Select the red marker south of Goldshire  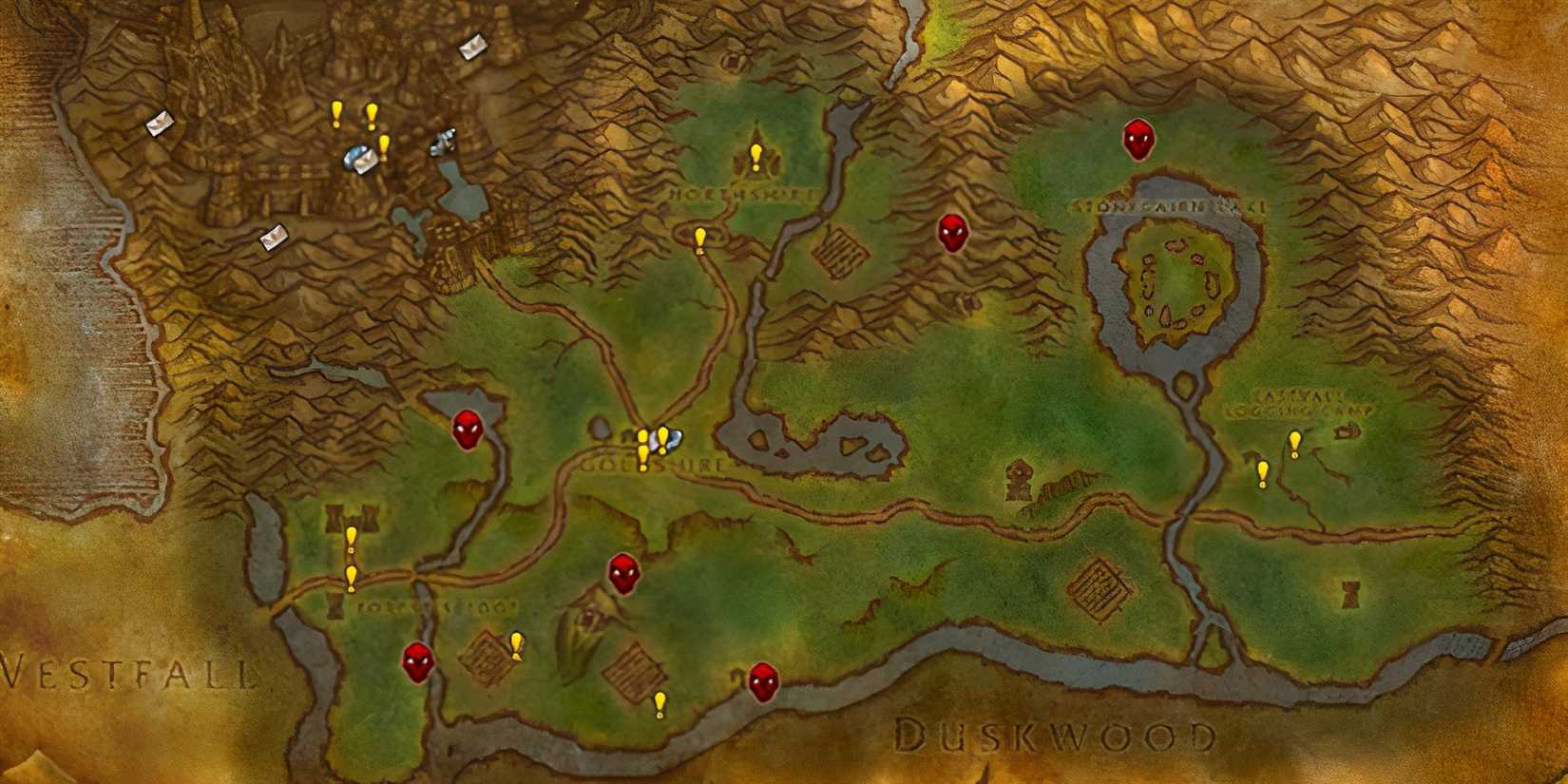pos(624,575)
